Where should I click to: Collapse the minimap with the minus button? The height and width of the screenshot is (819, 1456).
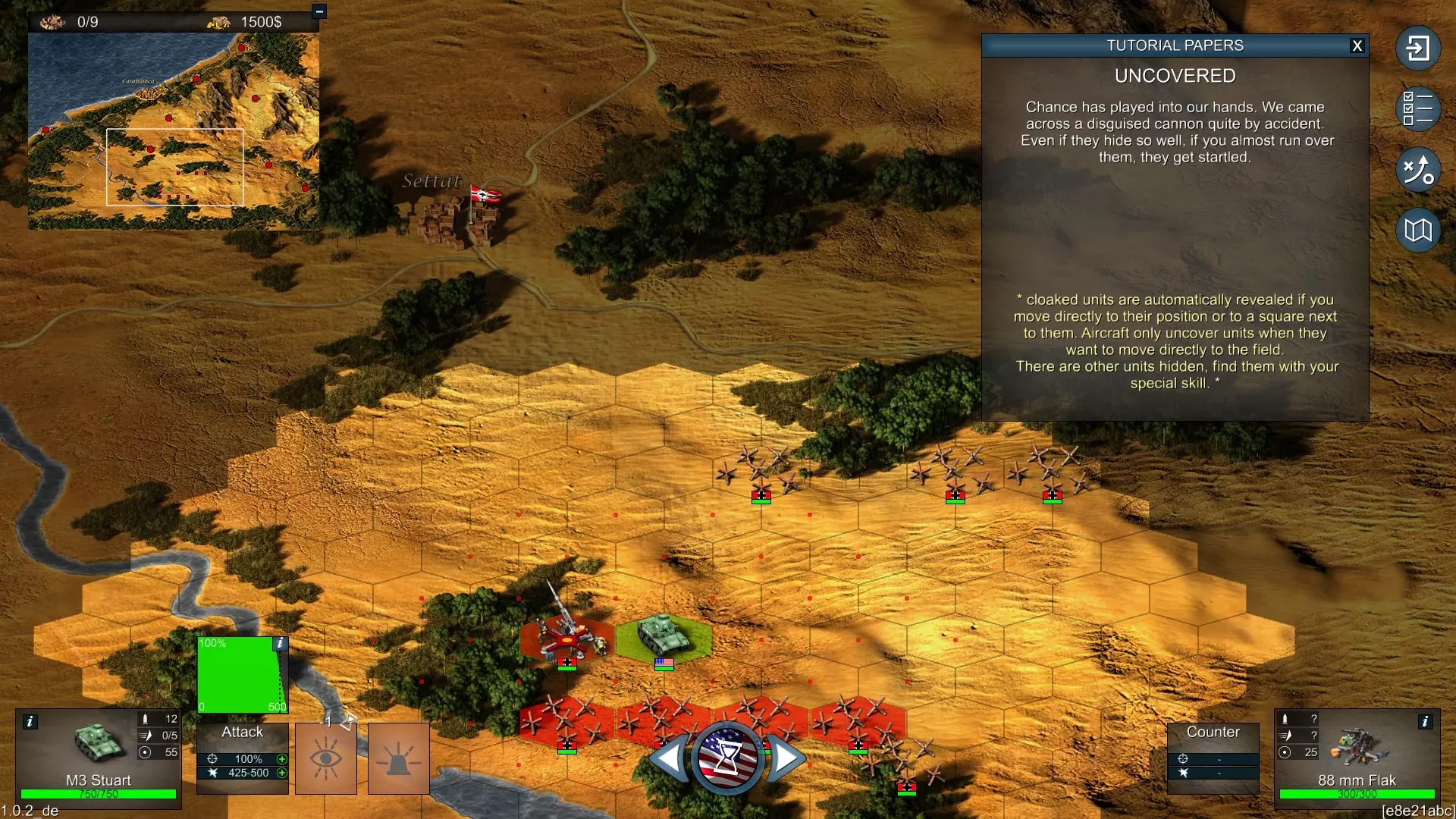tap(319, 11)
